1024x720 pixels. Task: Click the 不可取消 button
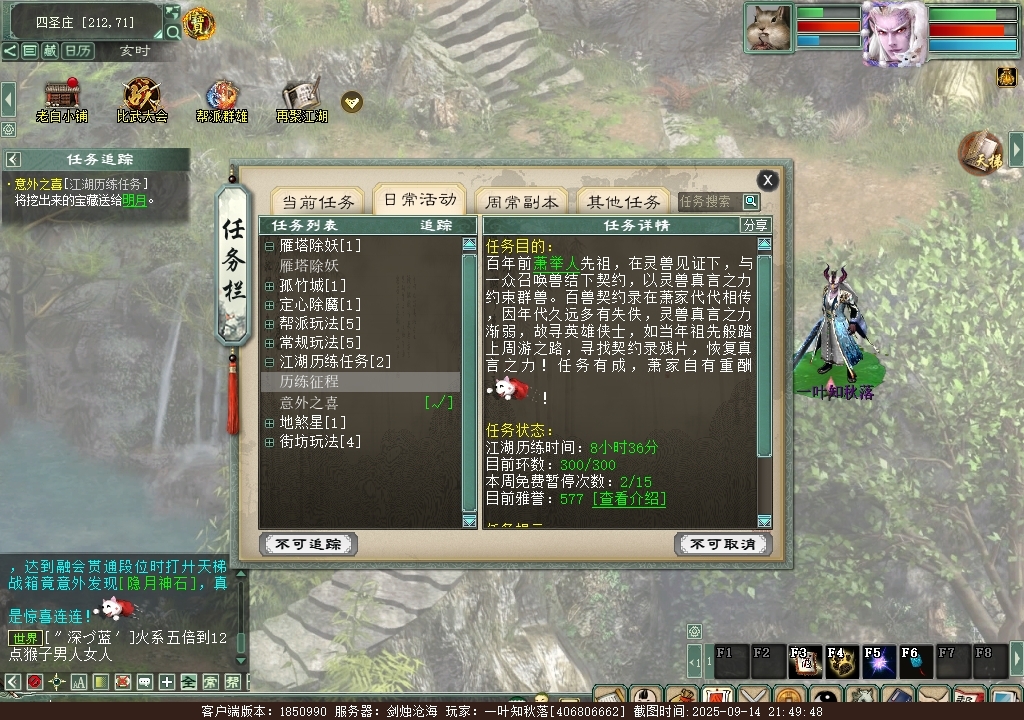click(x=723, y=544)
